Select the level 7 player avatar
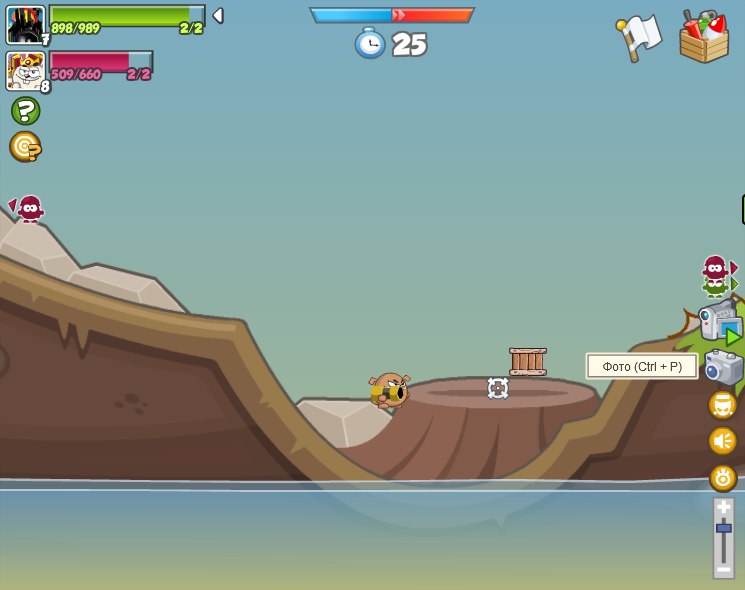The height and width of the screenshot is (590, 745). (x=25, y=24)
